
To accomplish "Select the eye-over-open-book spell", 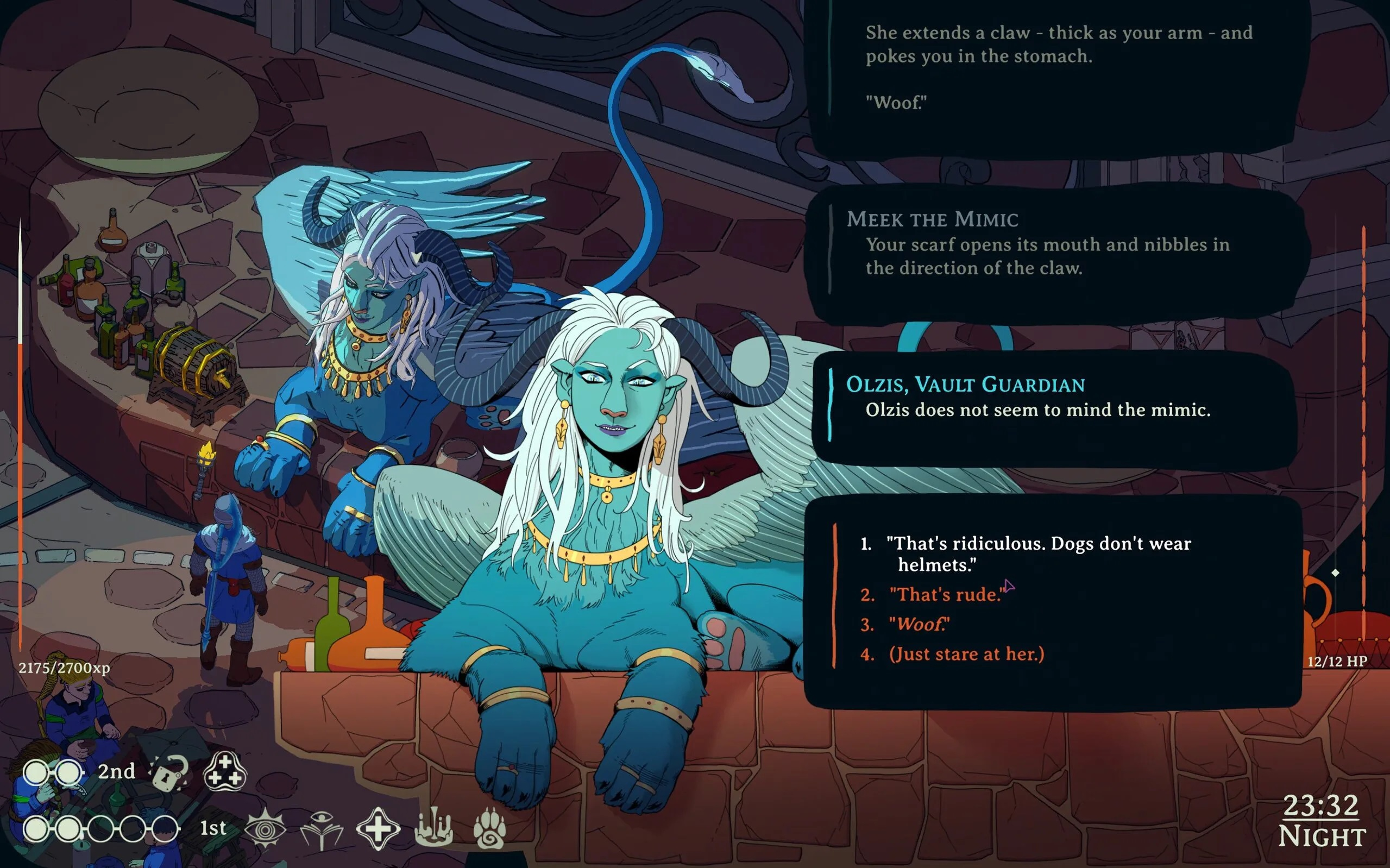I will click(x=322, y=828).
